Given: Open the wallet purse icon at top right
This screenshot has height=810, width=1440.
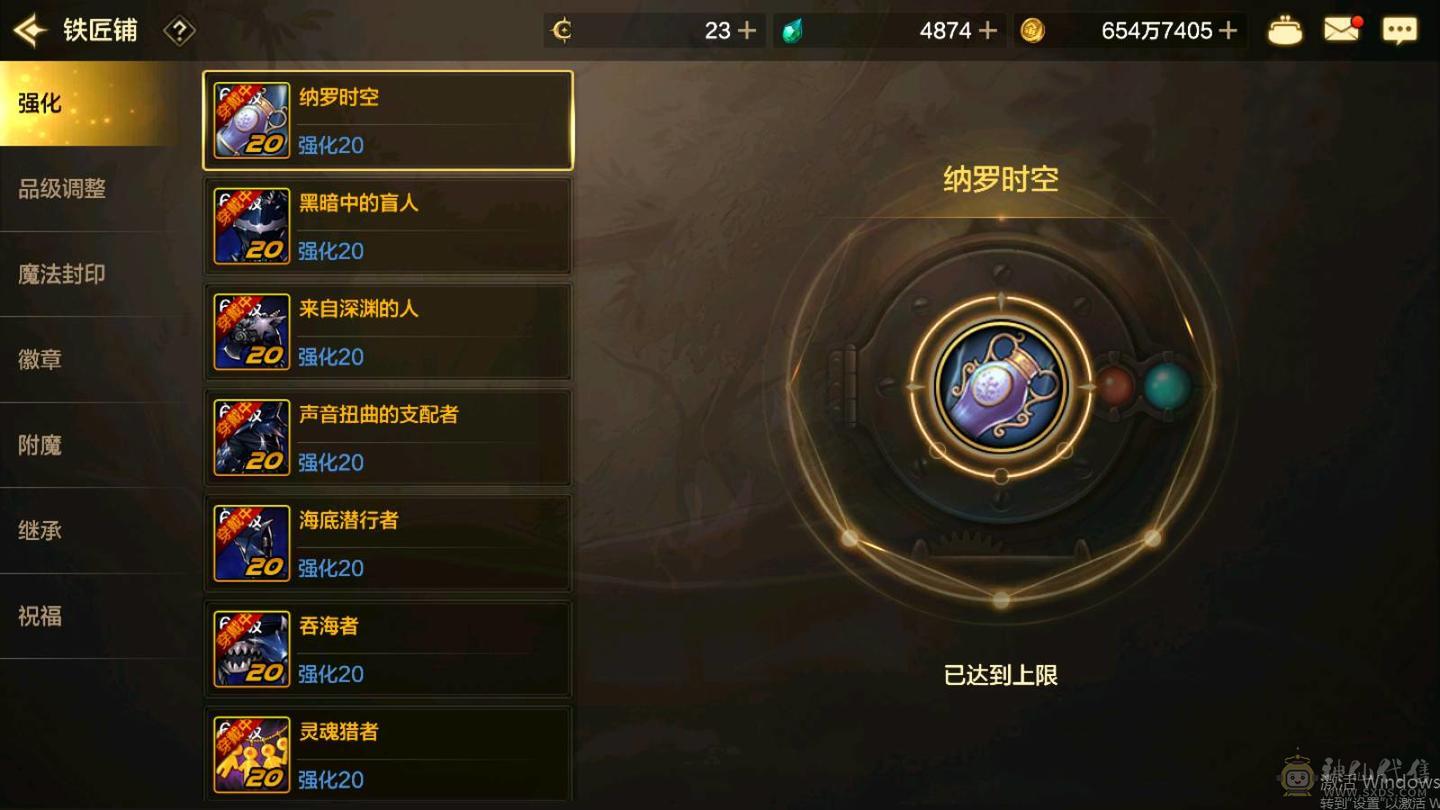Looking at the screenshot, I should [1285, 30].
